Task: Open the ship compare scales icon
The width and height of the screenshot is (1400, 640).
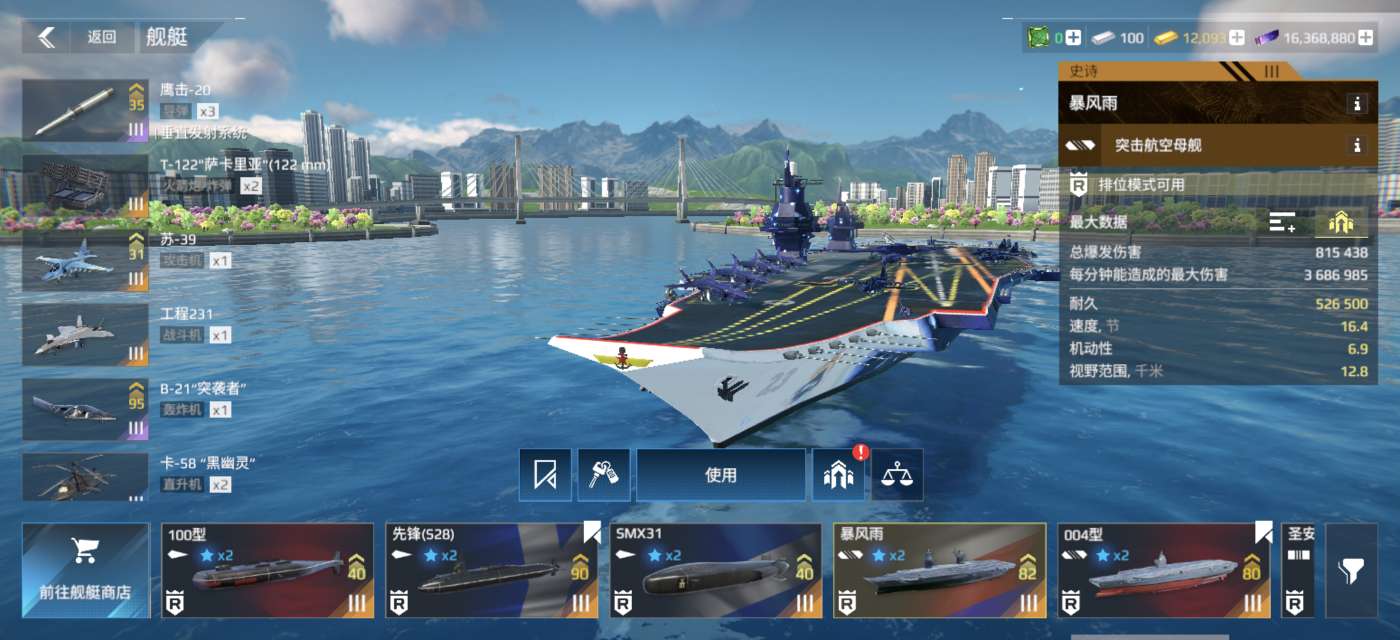Action: point(897,475)
